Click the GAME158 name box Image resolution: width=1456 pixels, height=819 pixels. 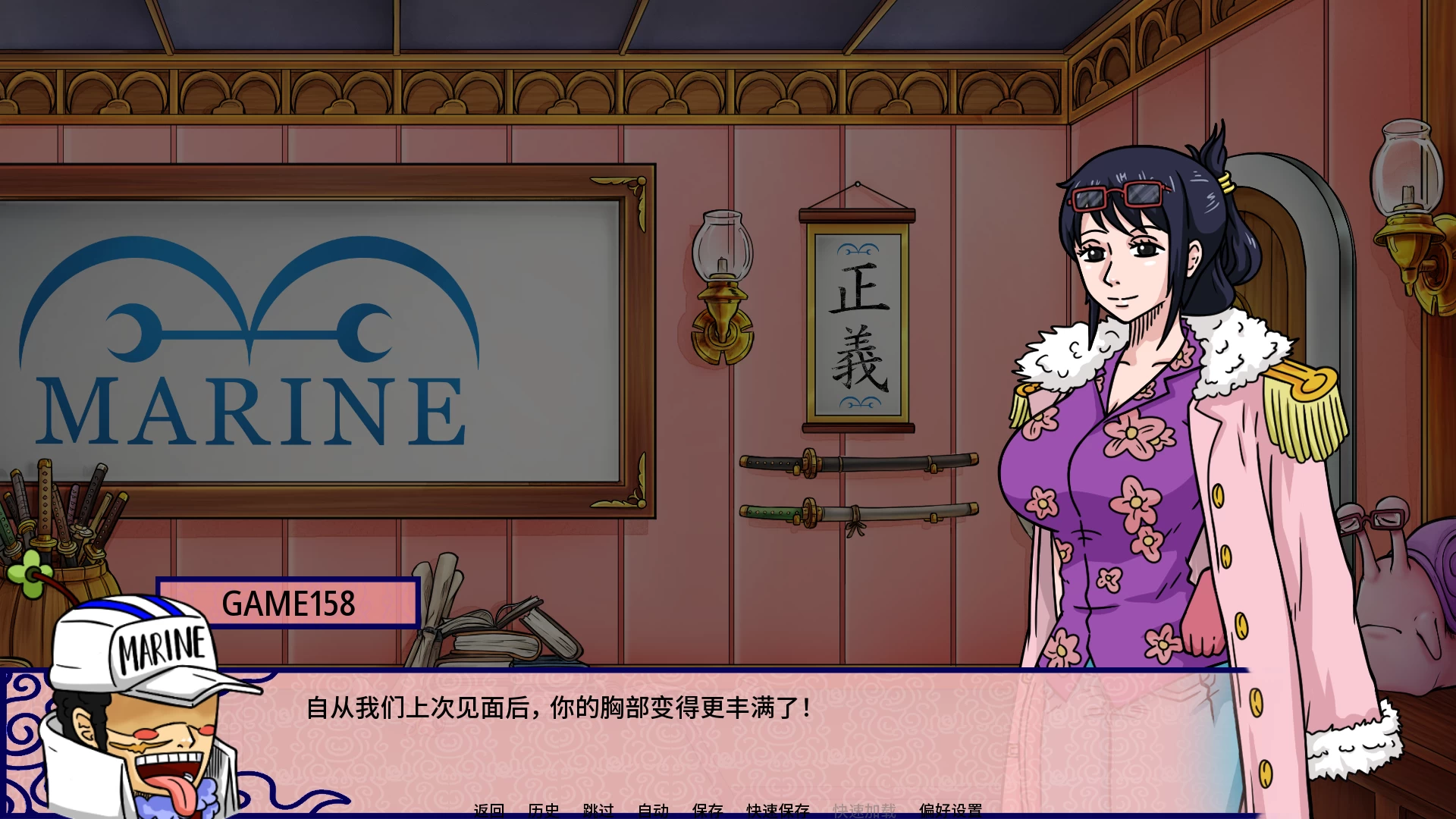coord(288,604)
